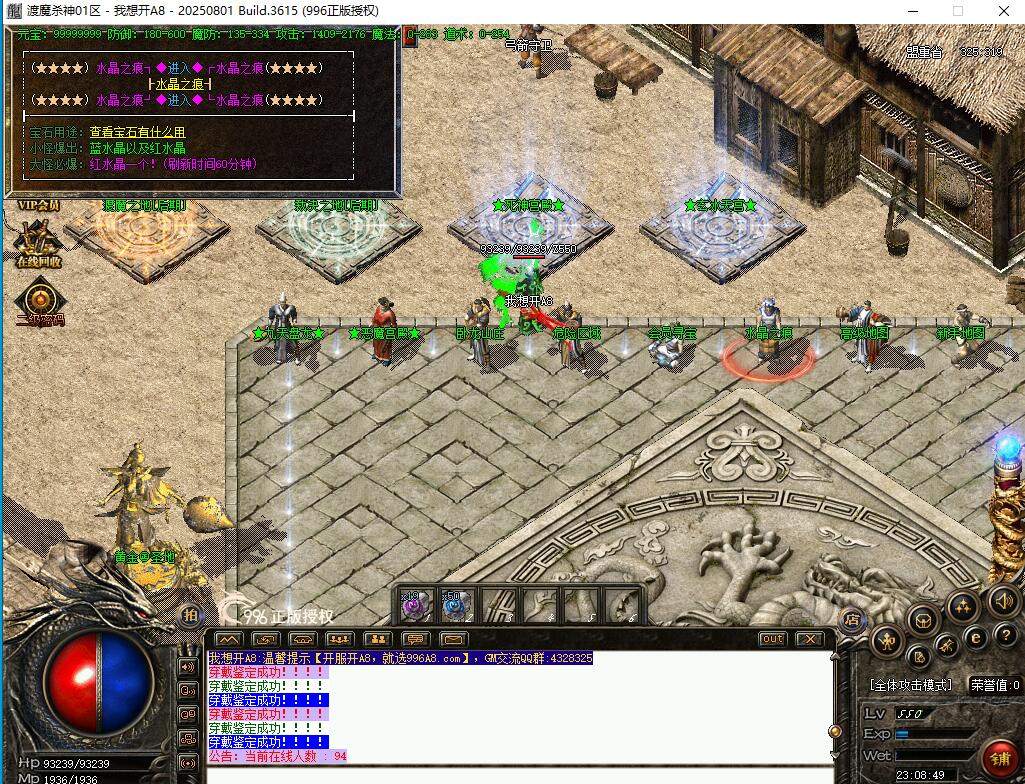Click the out button above the chat

[x=772, y=639]
